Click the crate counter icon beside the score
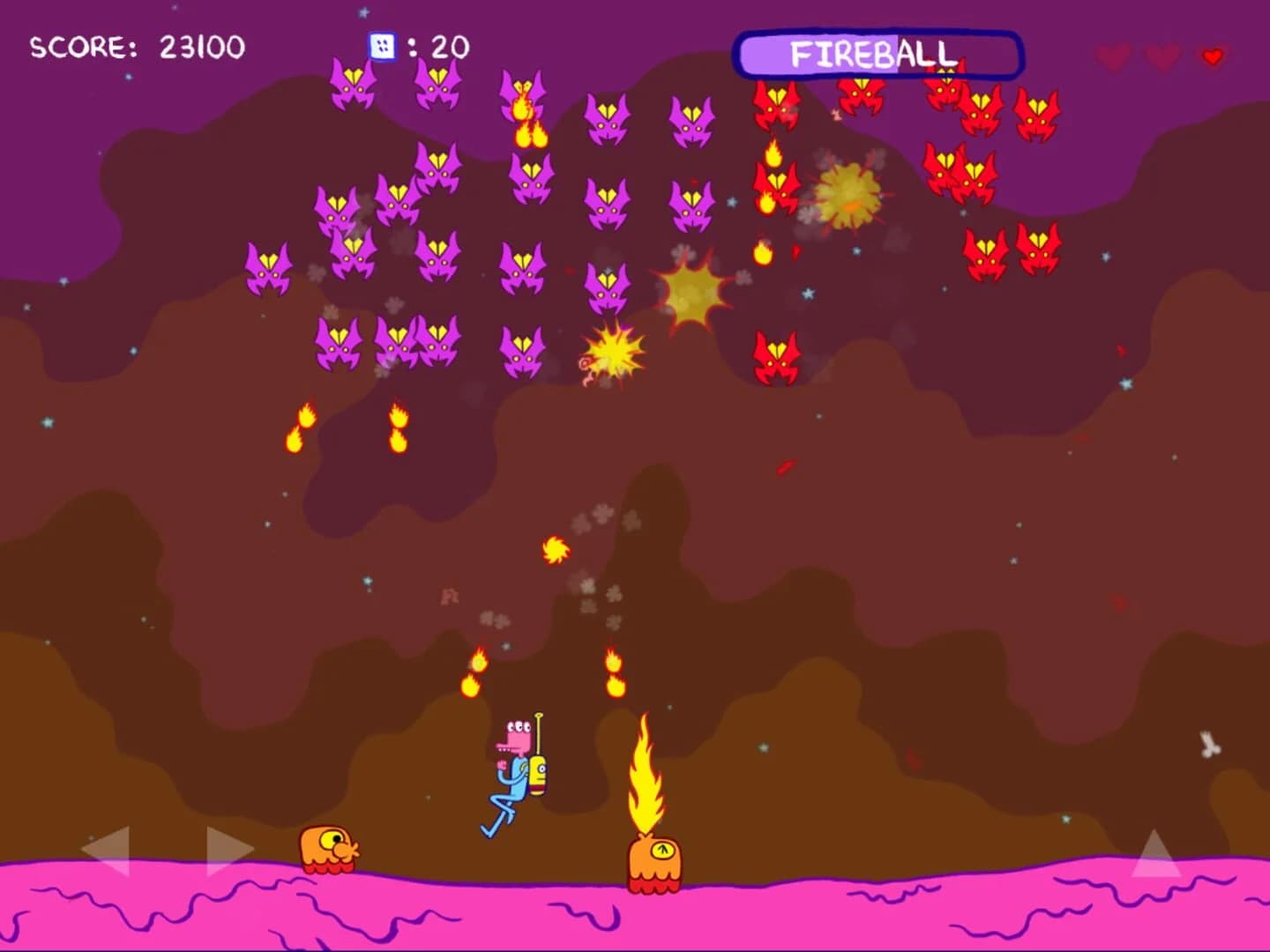The height and width of the screenshot is (952, 1270). coord(380,47)
